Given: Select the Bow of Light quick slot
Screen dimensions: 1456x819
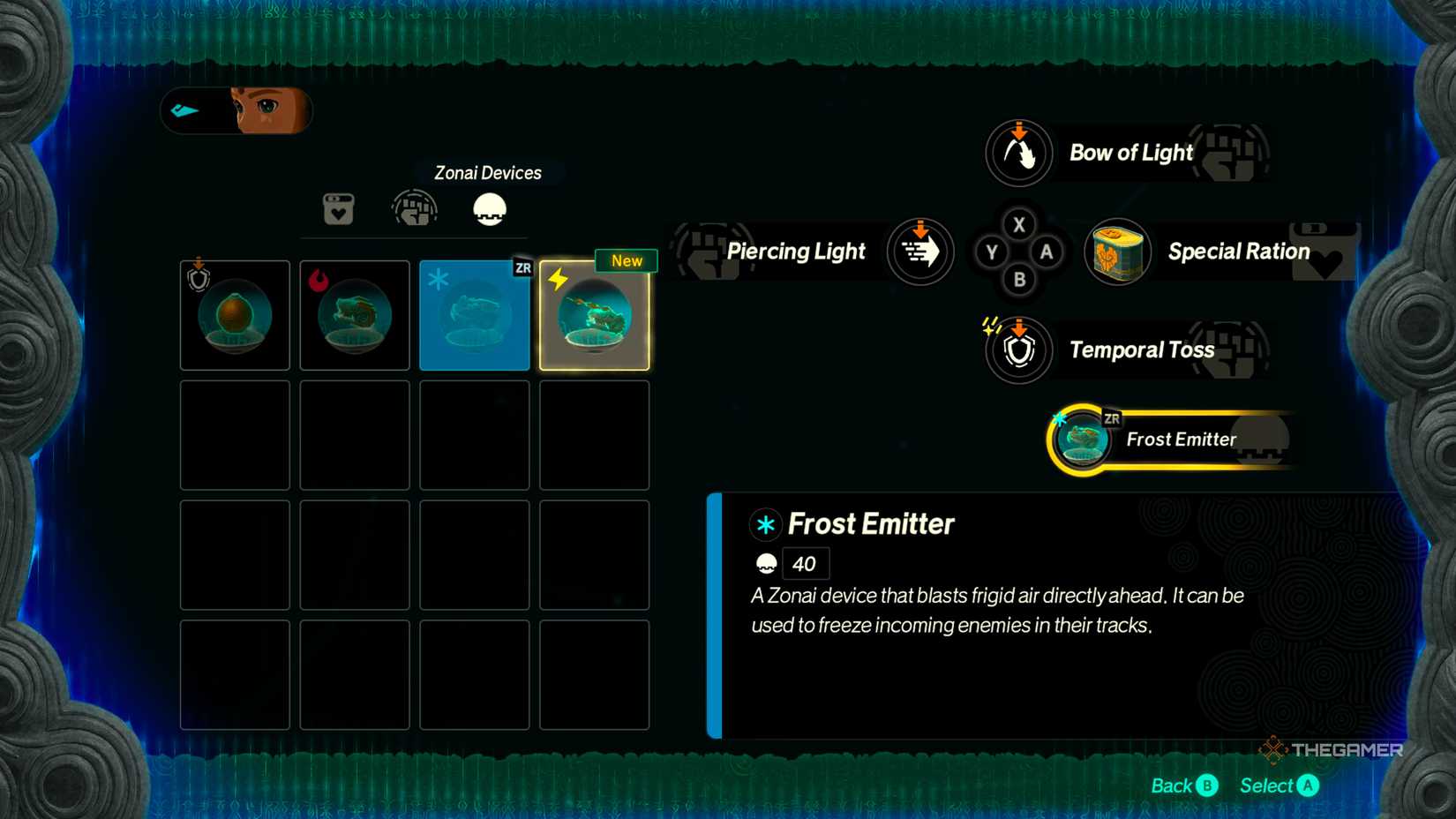Looking at the screenshot, I should click(1018, 153).
